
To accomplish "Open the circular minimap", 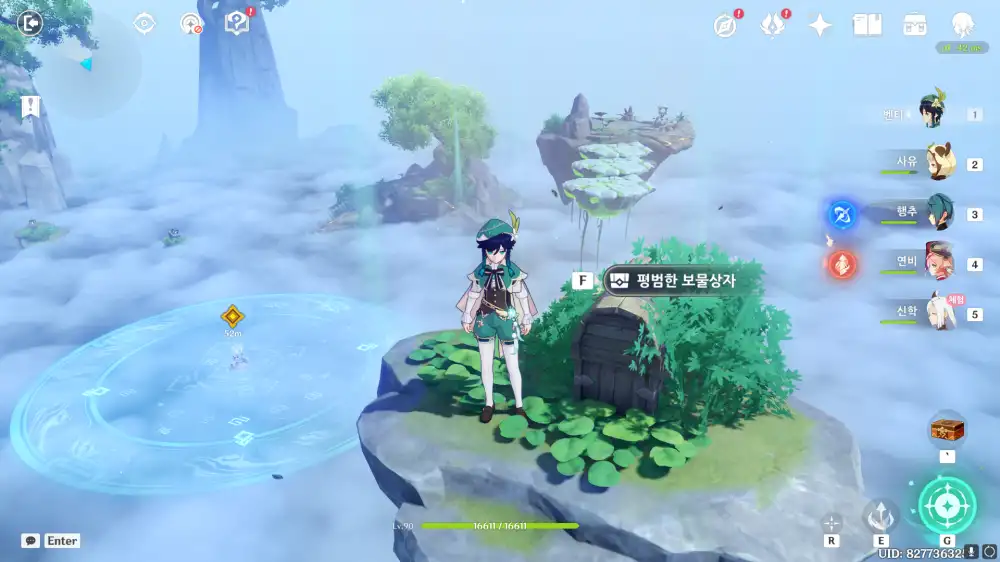I will (88, 65).
